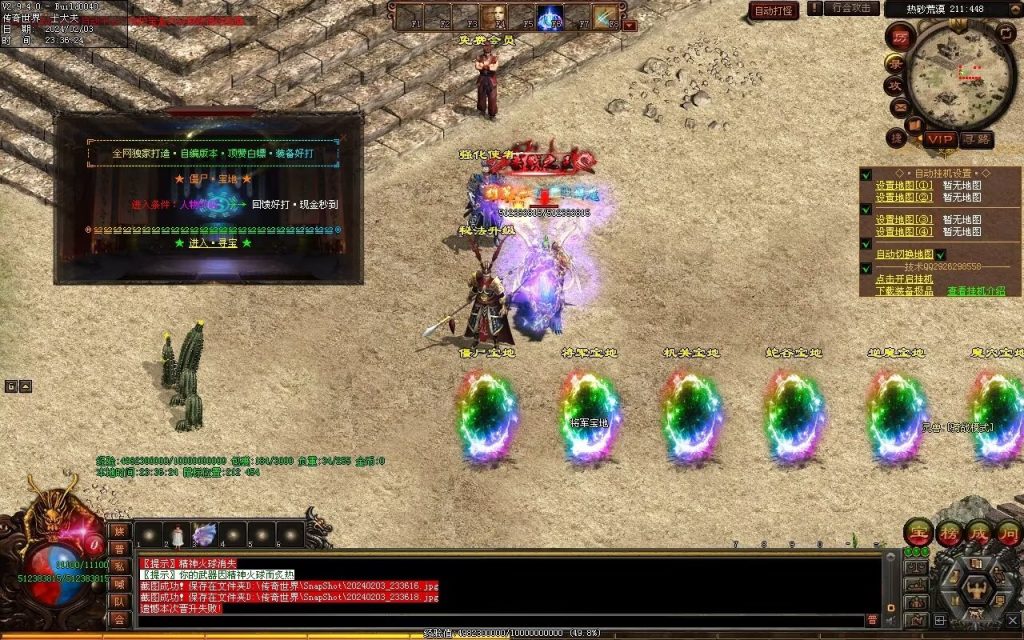Select 设置地图[③] link

[904, 219]
